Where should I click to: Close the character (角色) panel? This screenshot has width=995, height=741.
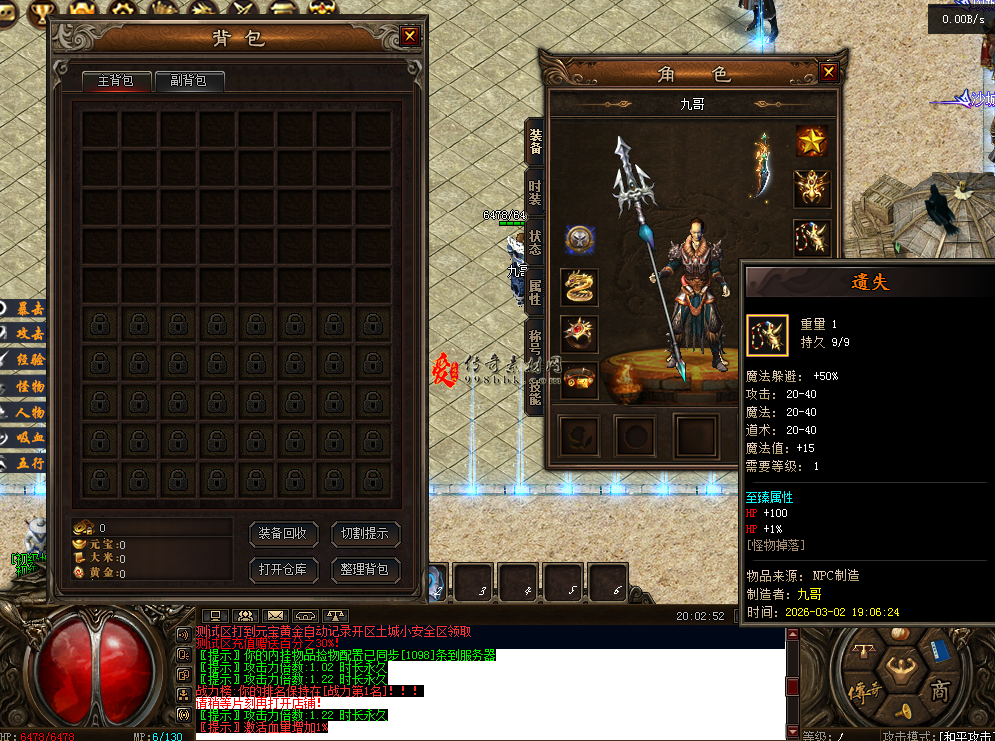828,72
